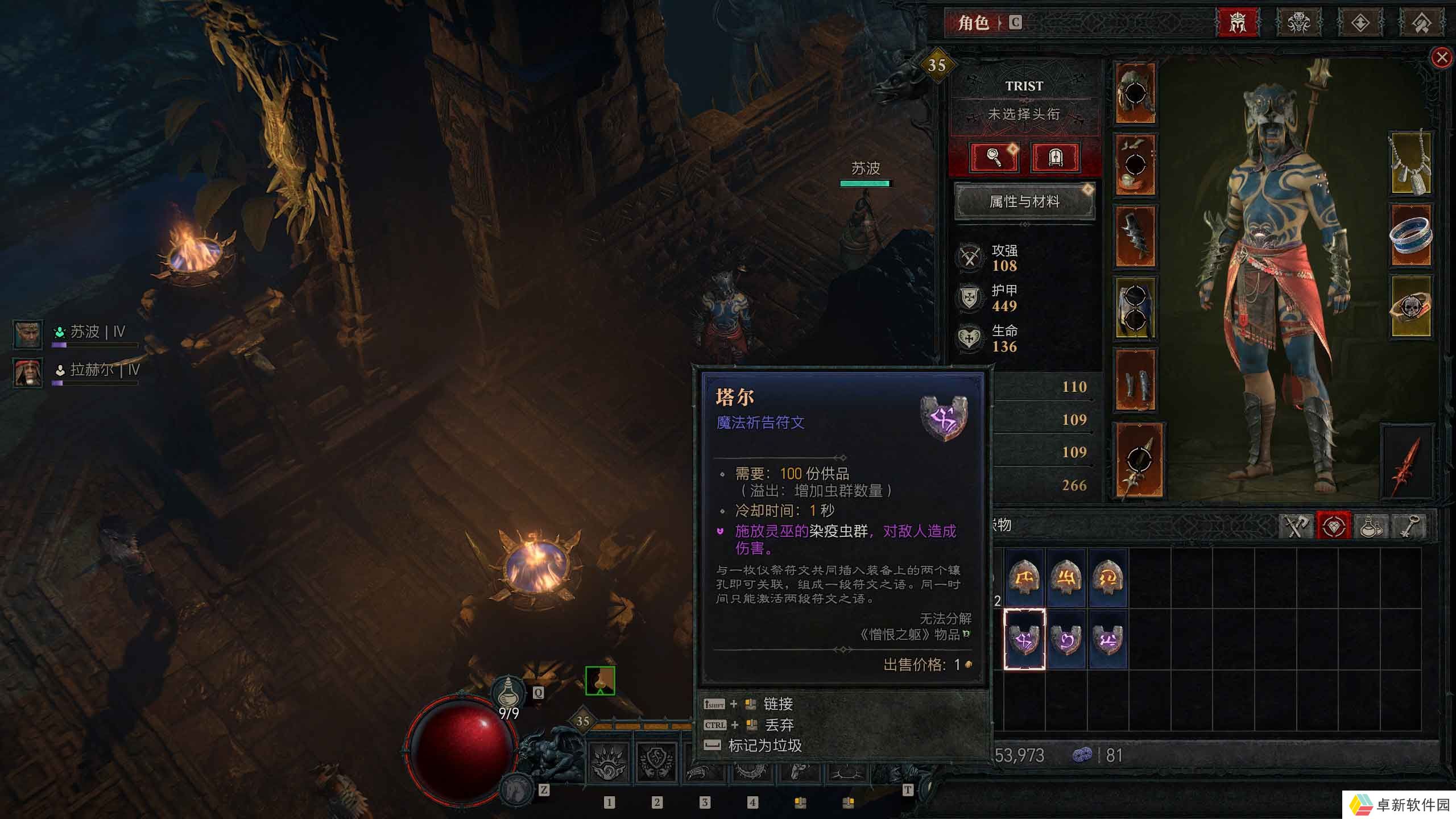Select the blue band ring slot

pyautogui.click(x=1410, y=235)
